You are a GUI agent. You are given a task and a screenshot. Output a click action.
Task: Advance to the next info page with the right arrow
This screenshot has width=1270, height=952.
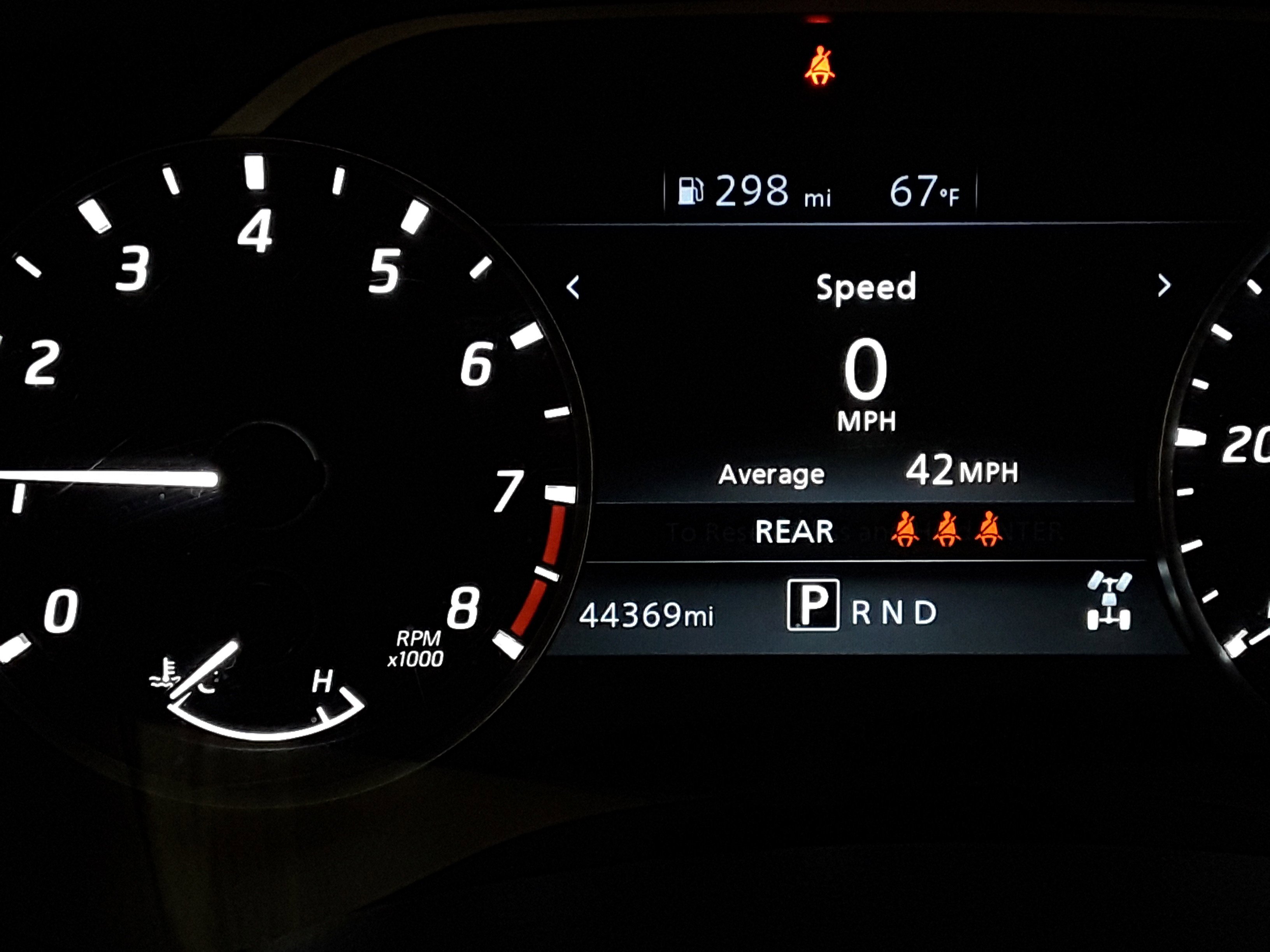(1164, 285)
